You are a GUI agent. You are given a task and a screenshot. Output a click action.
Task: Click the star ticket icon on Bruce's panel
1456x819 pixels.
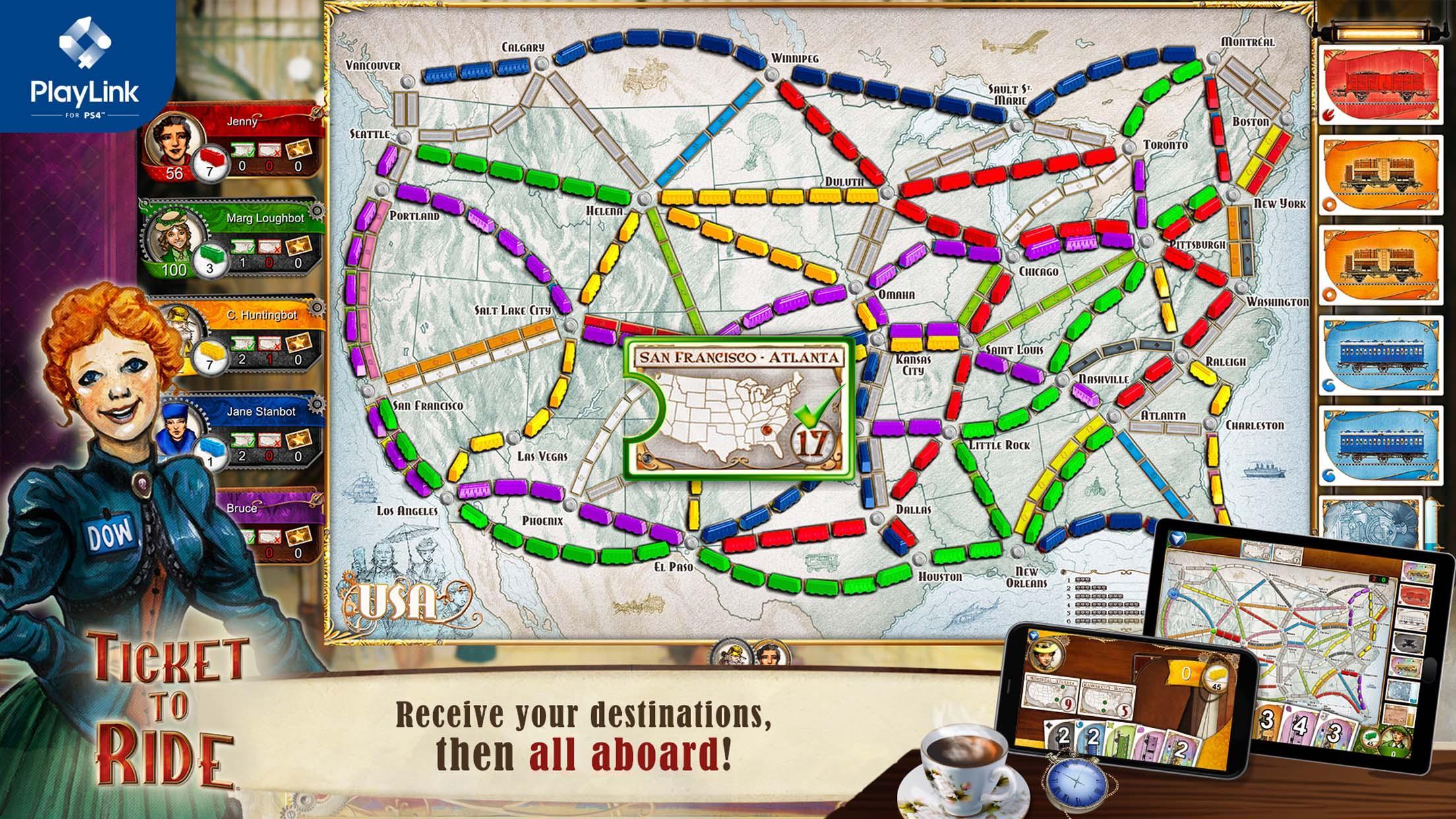point(300,535)
